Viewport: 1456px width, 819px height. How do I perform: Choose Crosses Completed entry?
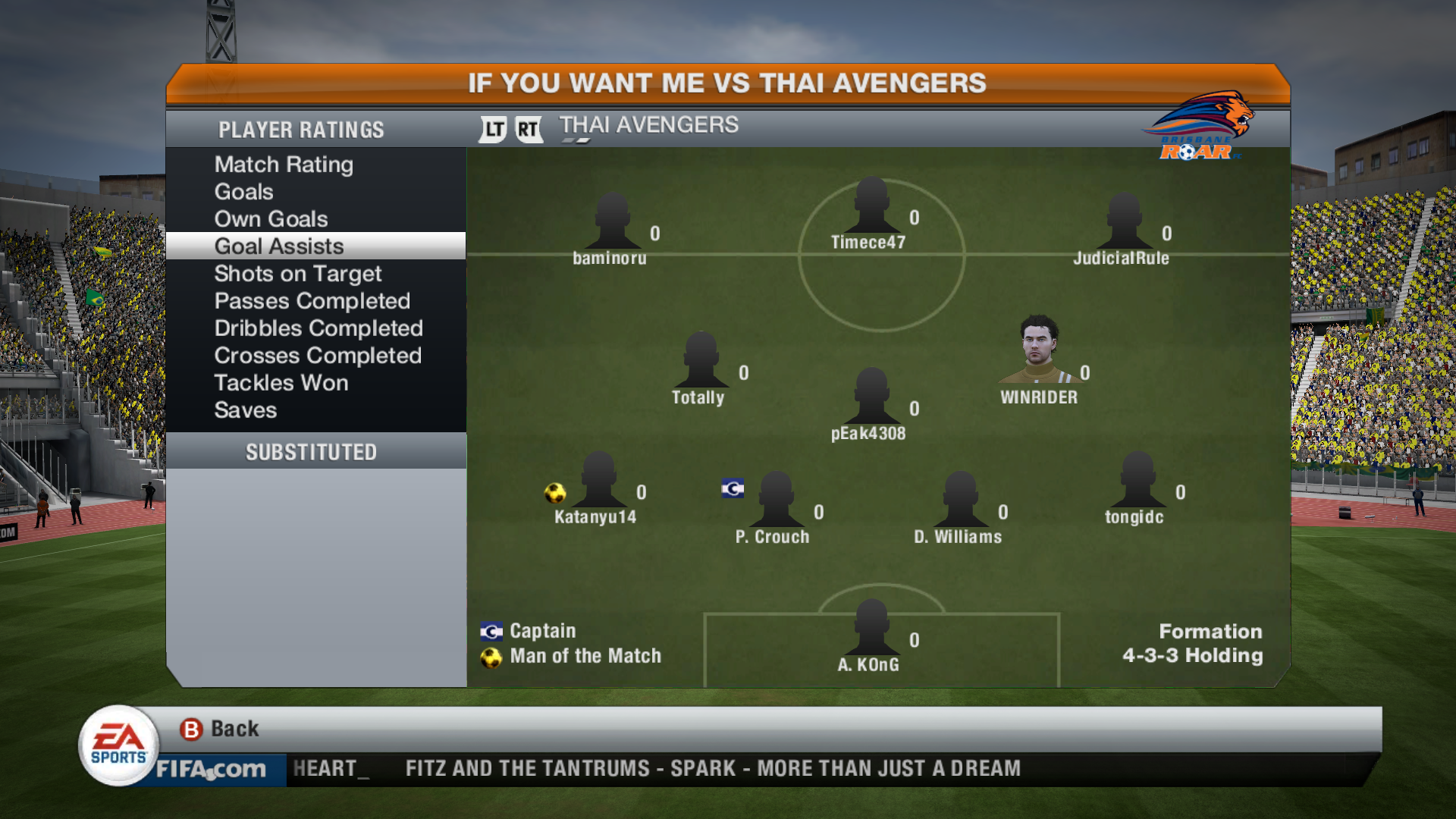[317, 356]
